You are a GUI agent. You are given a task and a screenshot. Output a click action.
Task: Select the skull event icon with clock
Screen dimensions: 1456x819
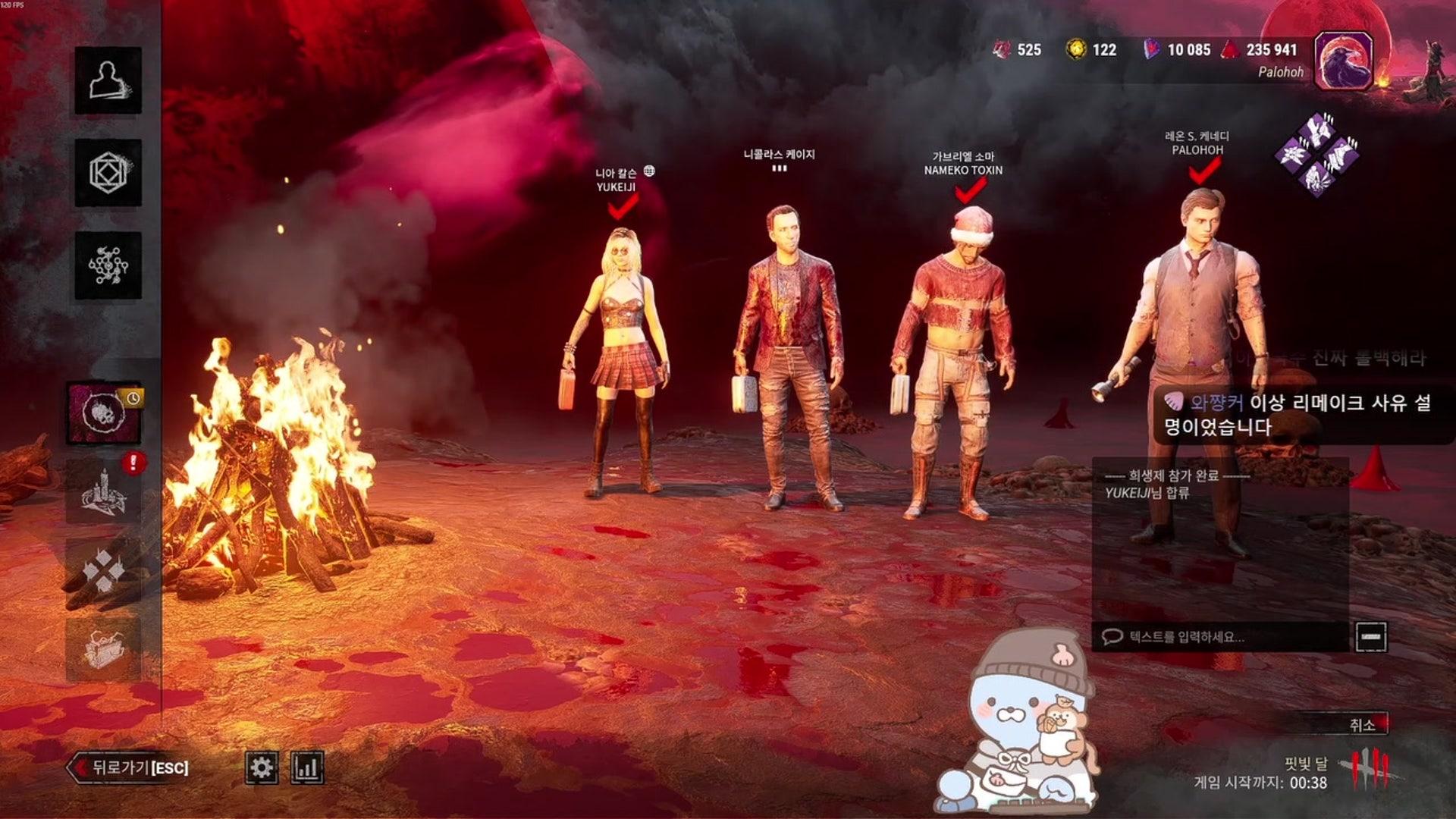tap(104, 413)
